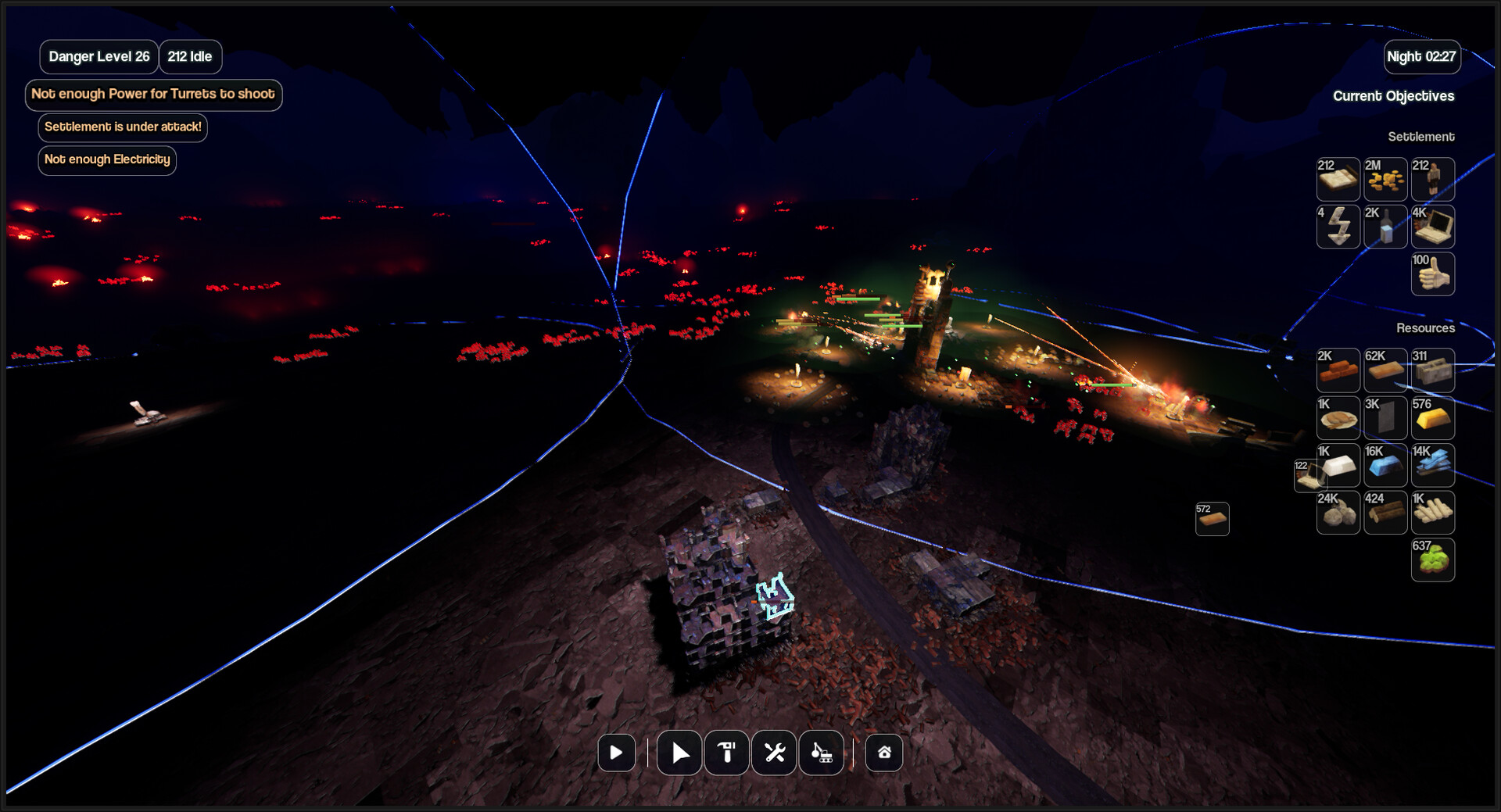Choose the red bricks resource slot
The image size is (1501, 812).
(1338, 370)
